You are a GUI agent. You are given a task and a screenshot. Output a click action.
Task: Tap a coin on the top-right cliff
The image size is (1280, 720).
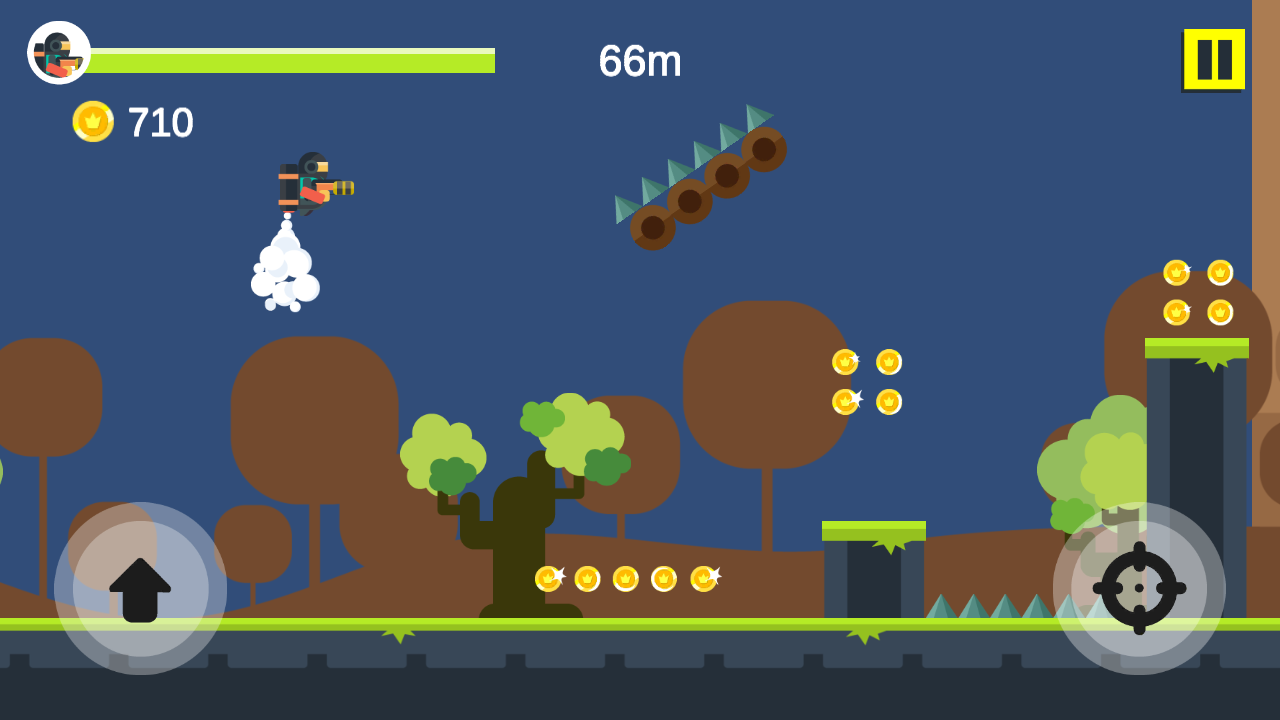(x=1178, y=270)
